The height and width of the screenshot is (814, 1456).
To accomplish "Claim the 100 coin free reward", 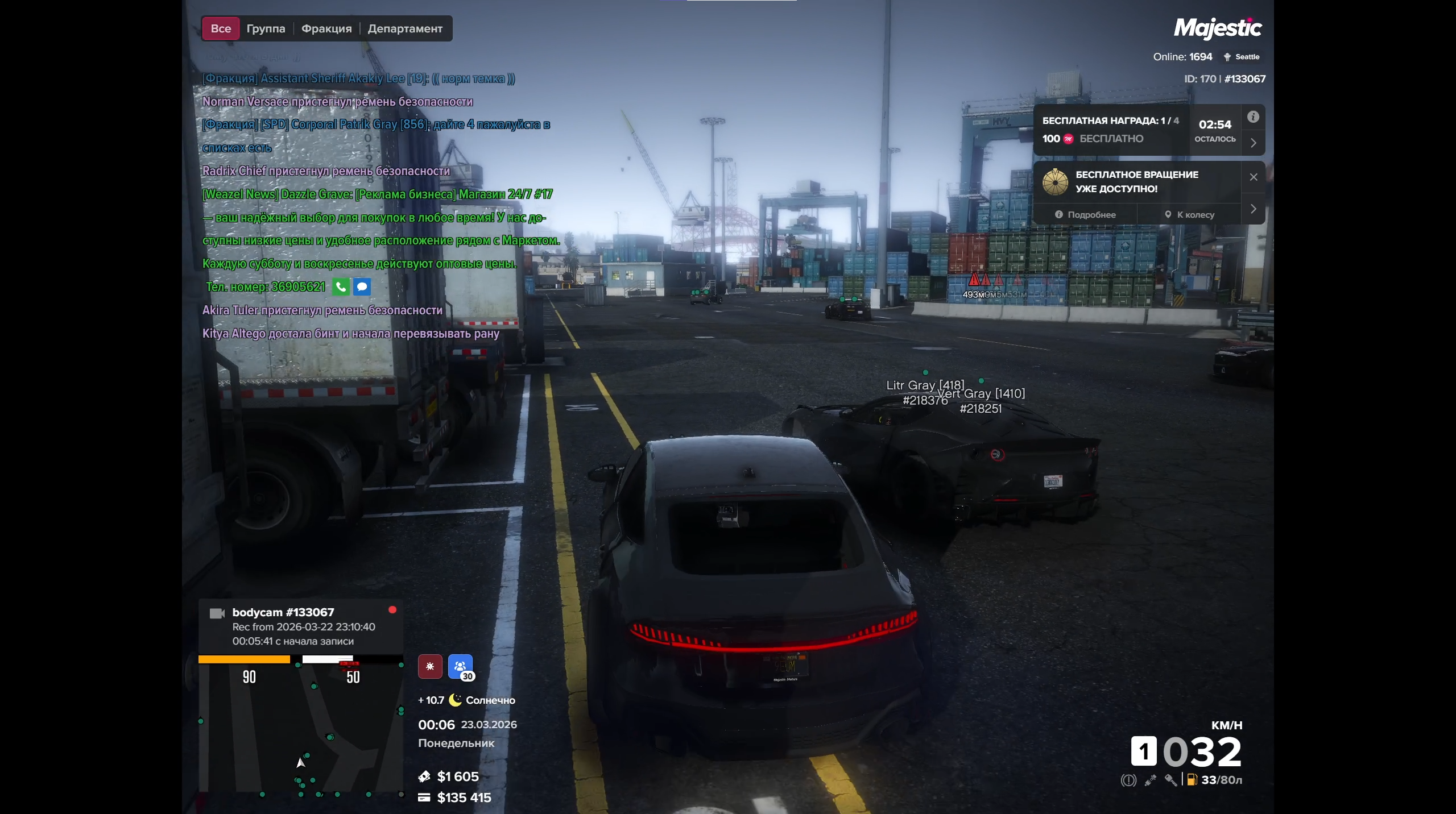I will click(x=1092, y=139).
